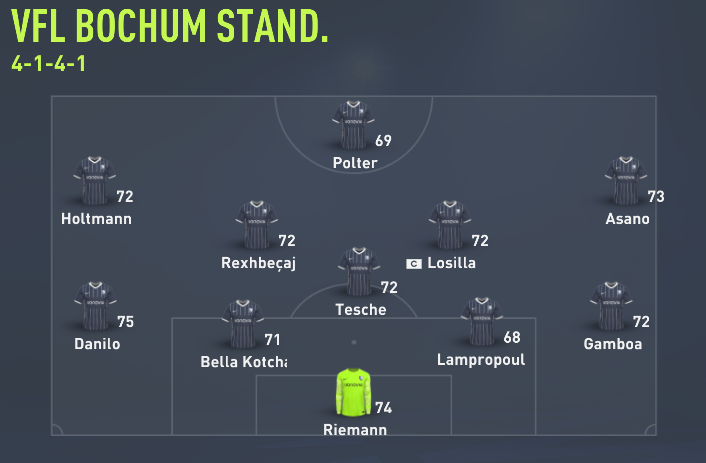Choose right back Gamboa
This screenshot has width=706, height=463.
tap(611, 306)
